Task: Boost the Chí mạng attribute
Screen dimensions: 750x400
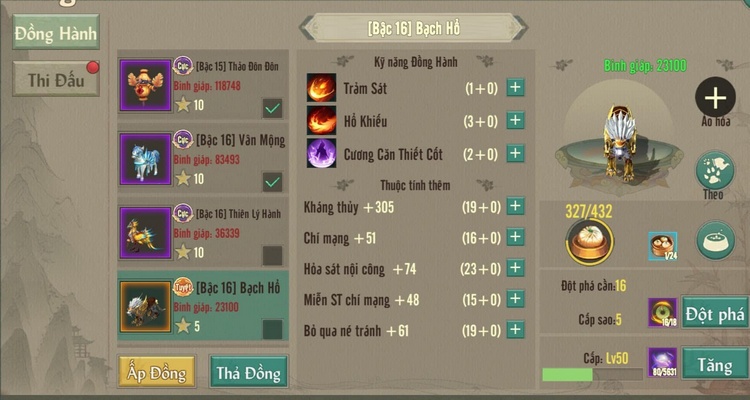Action: [x=515, y=238]
